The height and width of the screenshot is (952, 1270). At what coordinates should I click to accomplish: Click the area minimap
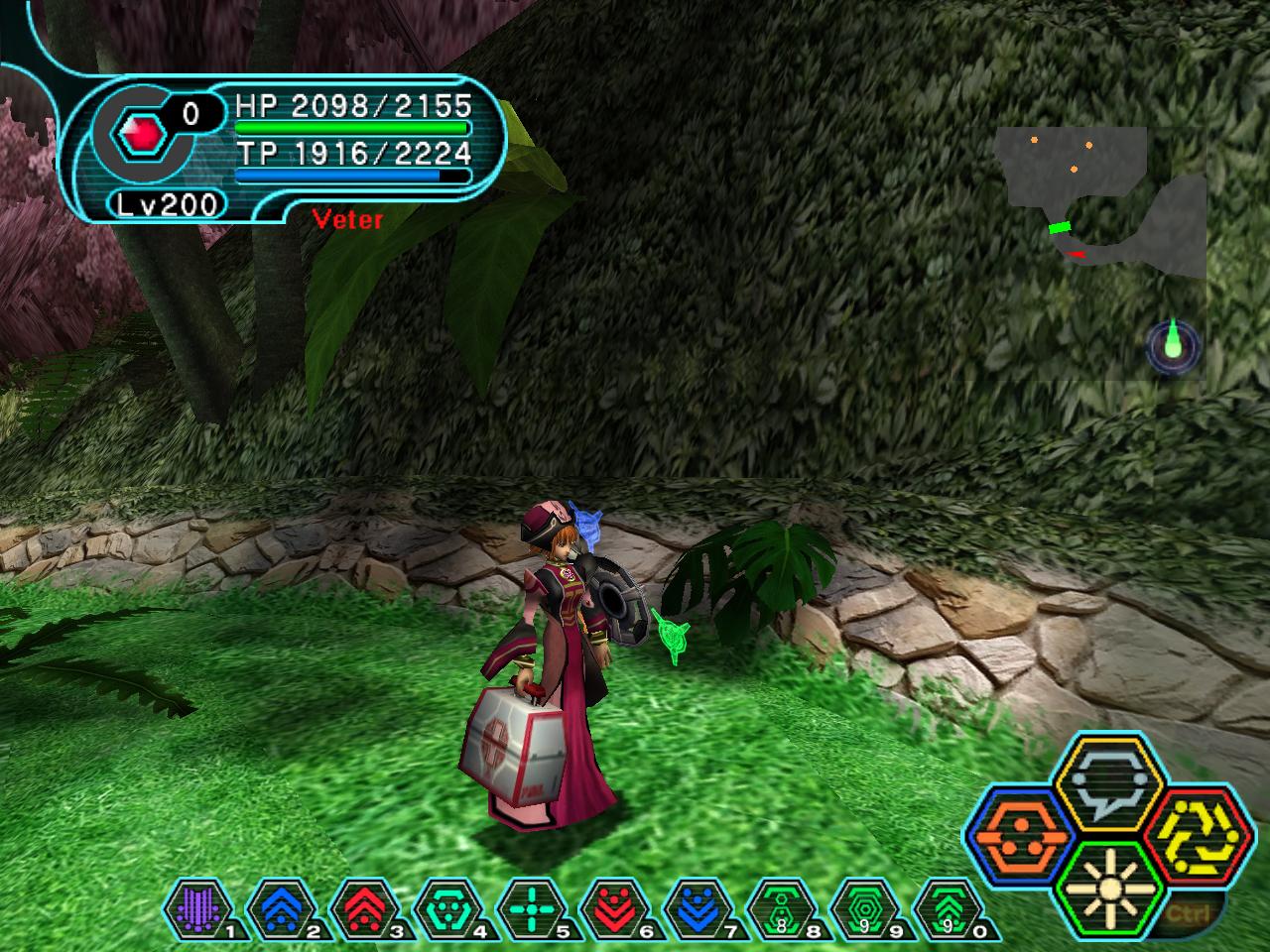(x=1099, y=204)
